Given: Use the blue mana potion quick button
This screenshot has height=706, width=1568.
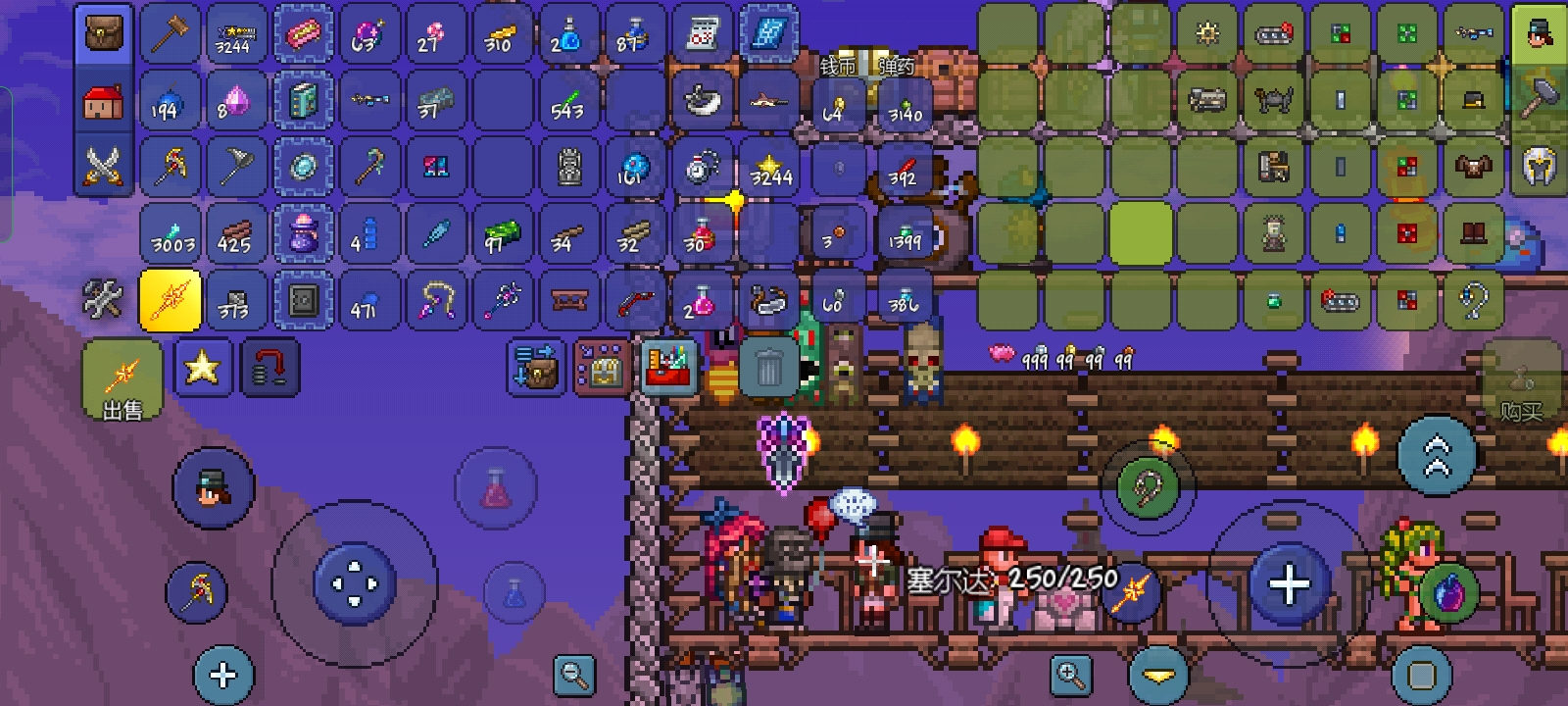Looking at the screenshot, I should tap(514, 591).
